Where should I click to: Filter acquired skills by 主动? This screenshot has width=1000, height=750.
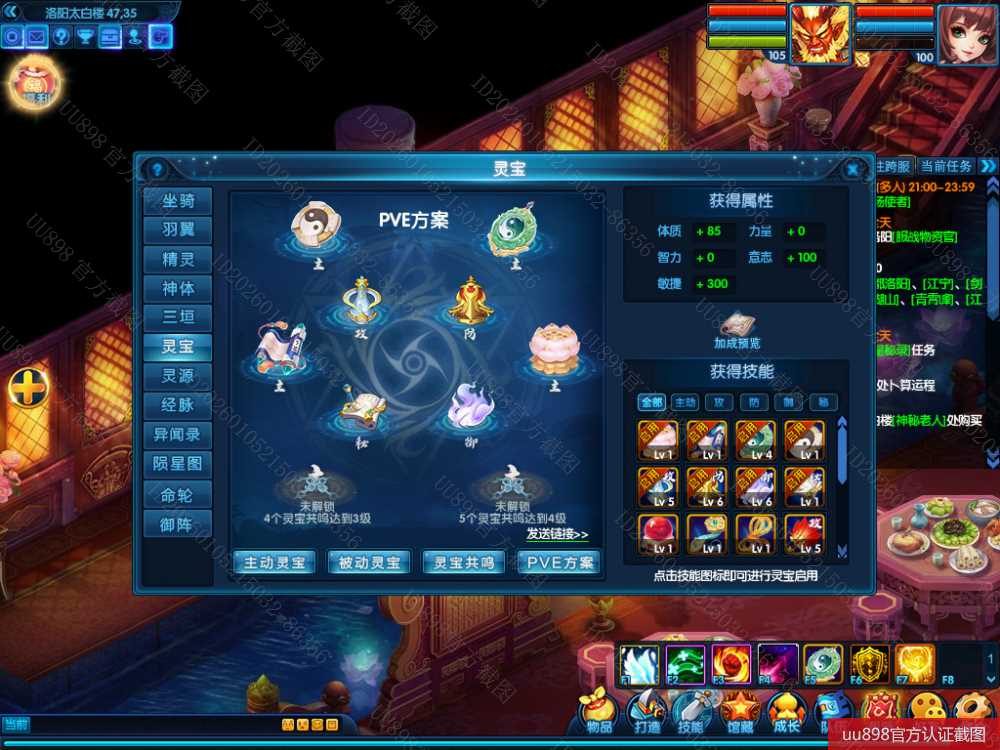684,402
